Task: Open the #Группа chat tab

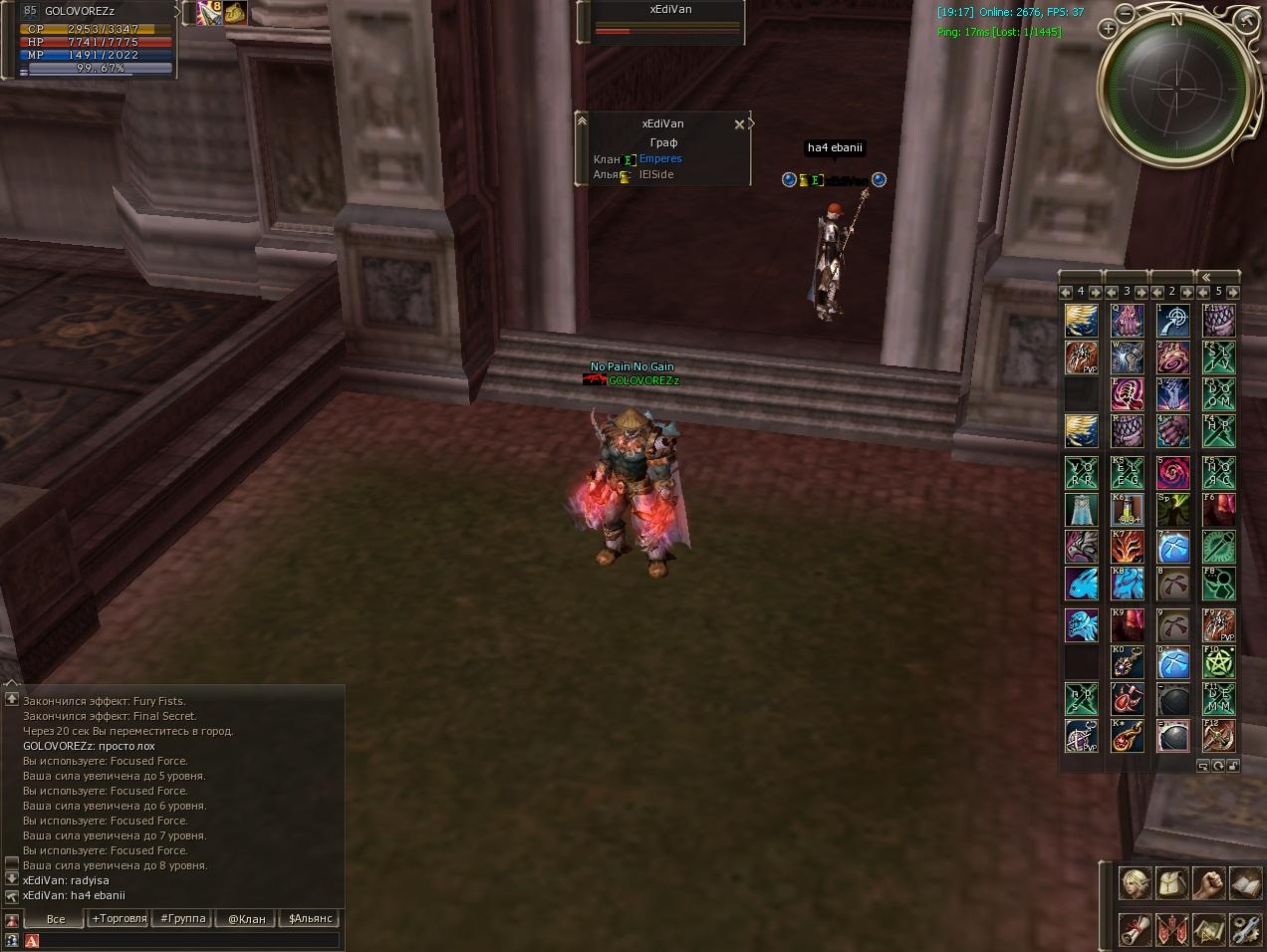Action: [183, 918]
